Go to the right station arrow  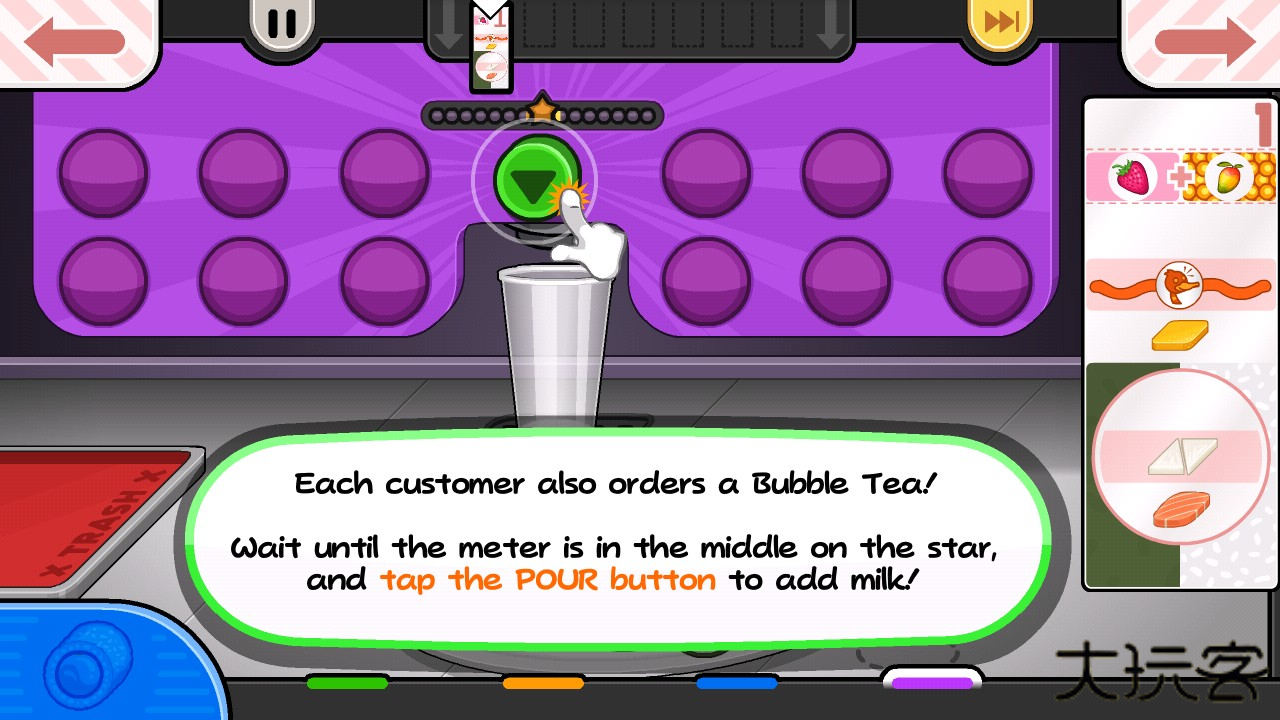[1204, 40]
